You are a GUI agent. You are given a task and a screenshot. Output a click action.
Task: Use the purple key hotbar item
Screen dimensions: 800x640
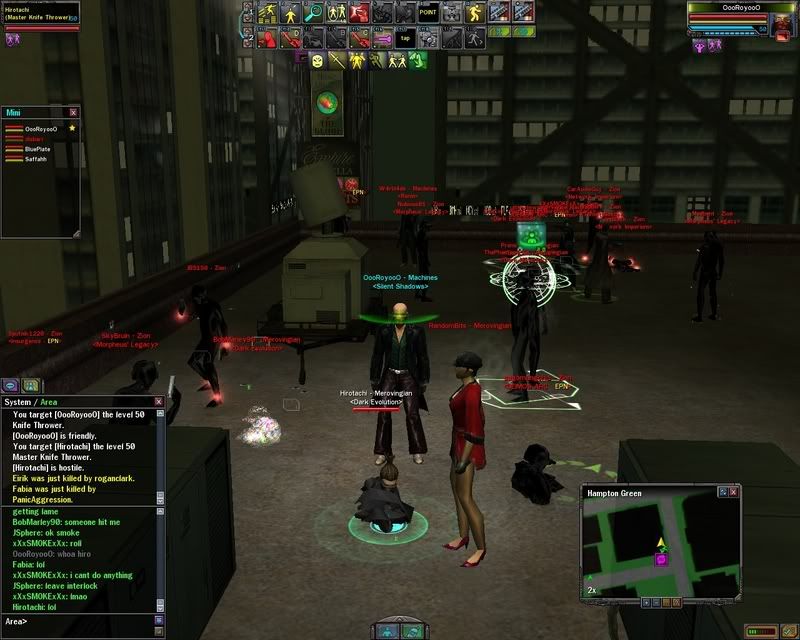(382, 38)
